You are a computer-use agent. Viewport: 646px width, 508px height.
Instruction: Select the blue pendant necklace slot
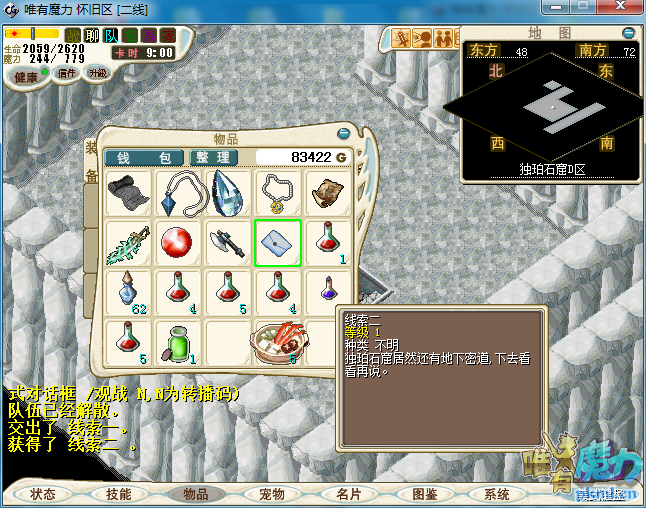tap(178, 193)
